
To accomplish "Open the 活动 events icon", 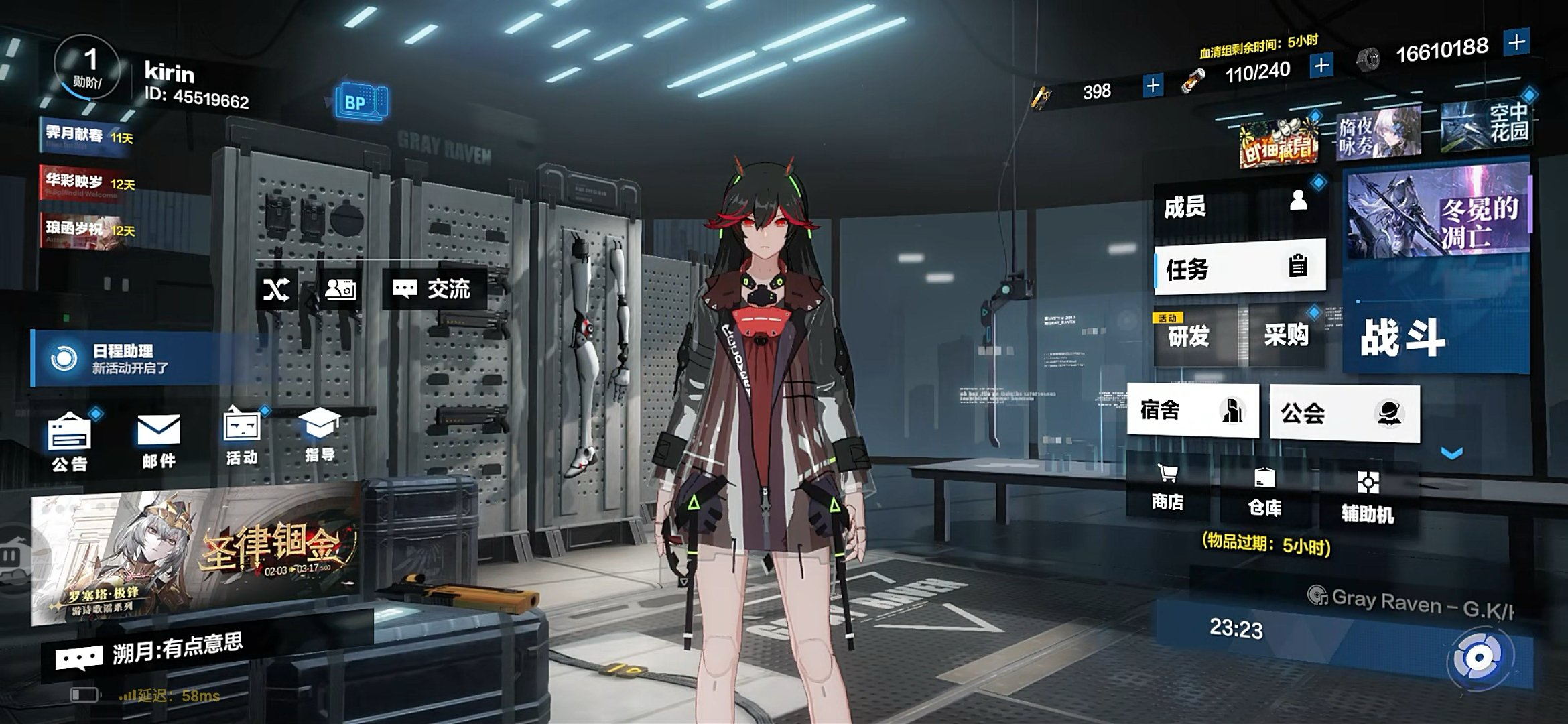I will 242,436.
